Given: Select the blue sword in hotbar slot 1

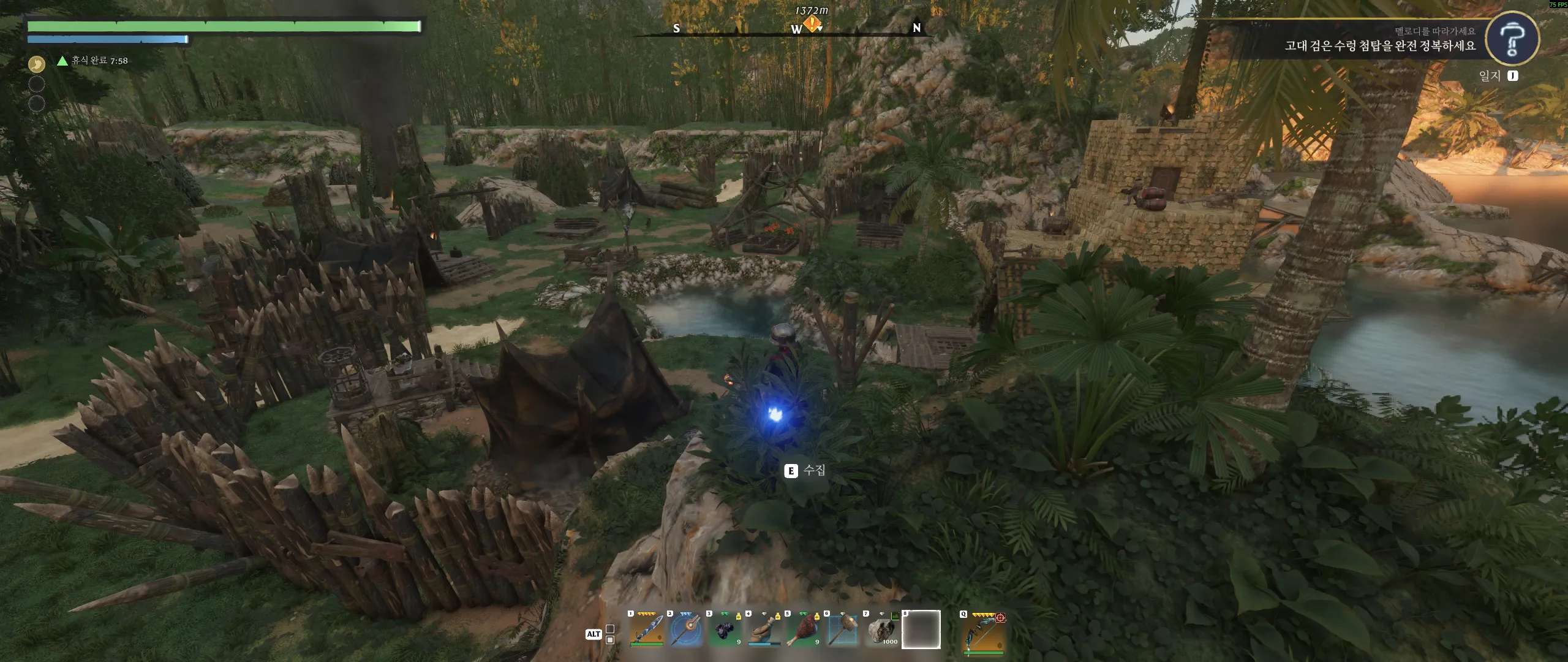Looking at the screenshot, I should [647, 630].
